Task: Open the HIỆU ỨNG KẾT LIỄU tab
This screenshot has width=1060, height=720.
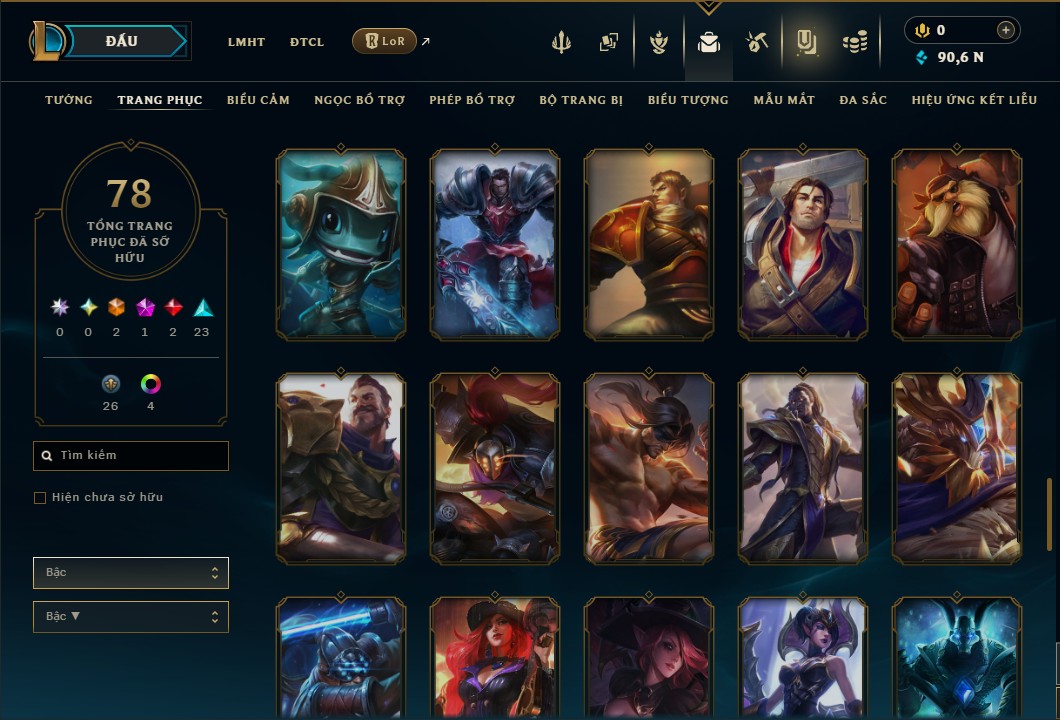Action: [974, 100]
